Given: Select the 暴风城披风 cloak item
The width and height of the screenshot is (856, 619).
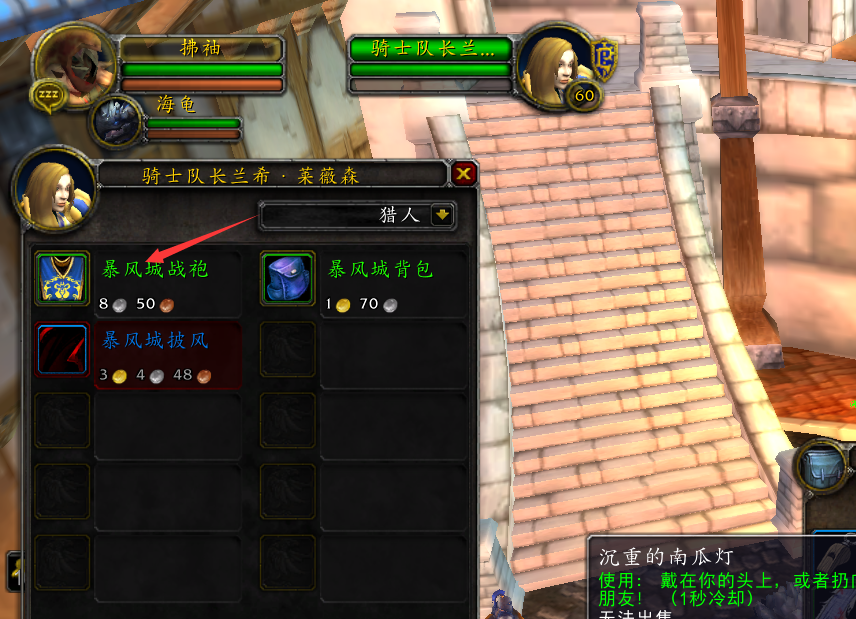Looking at the screenshot, I should [x=63, y=349].
